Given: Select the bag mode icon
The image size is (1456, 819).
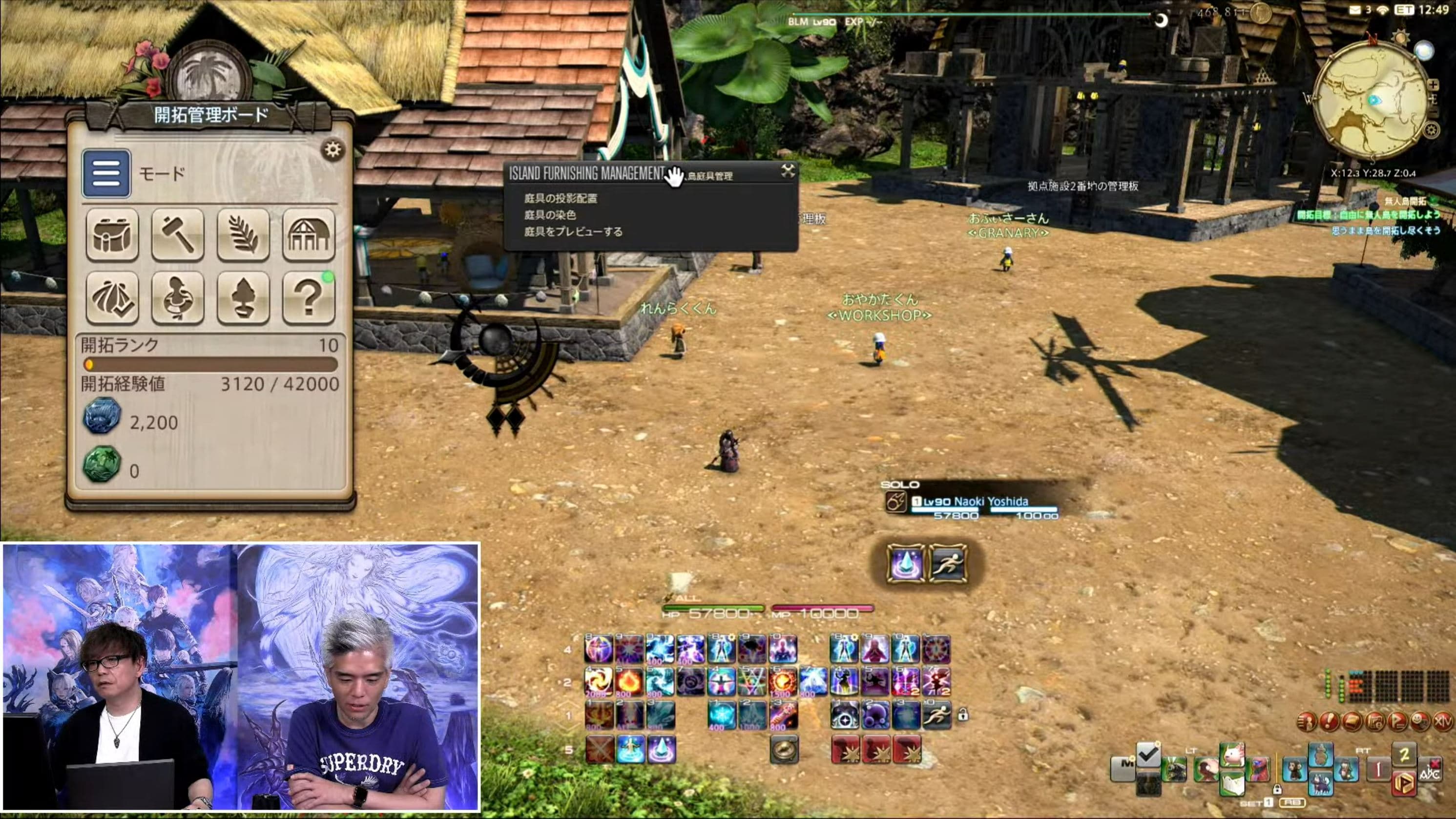Looking at the screenshot, I should pos(112,234).
